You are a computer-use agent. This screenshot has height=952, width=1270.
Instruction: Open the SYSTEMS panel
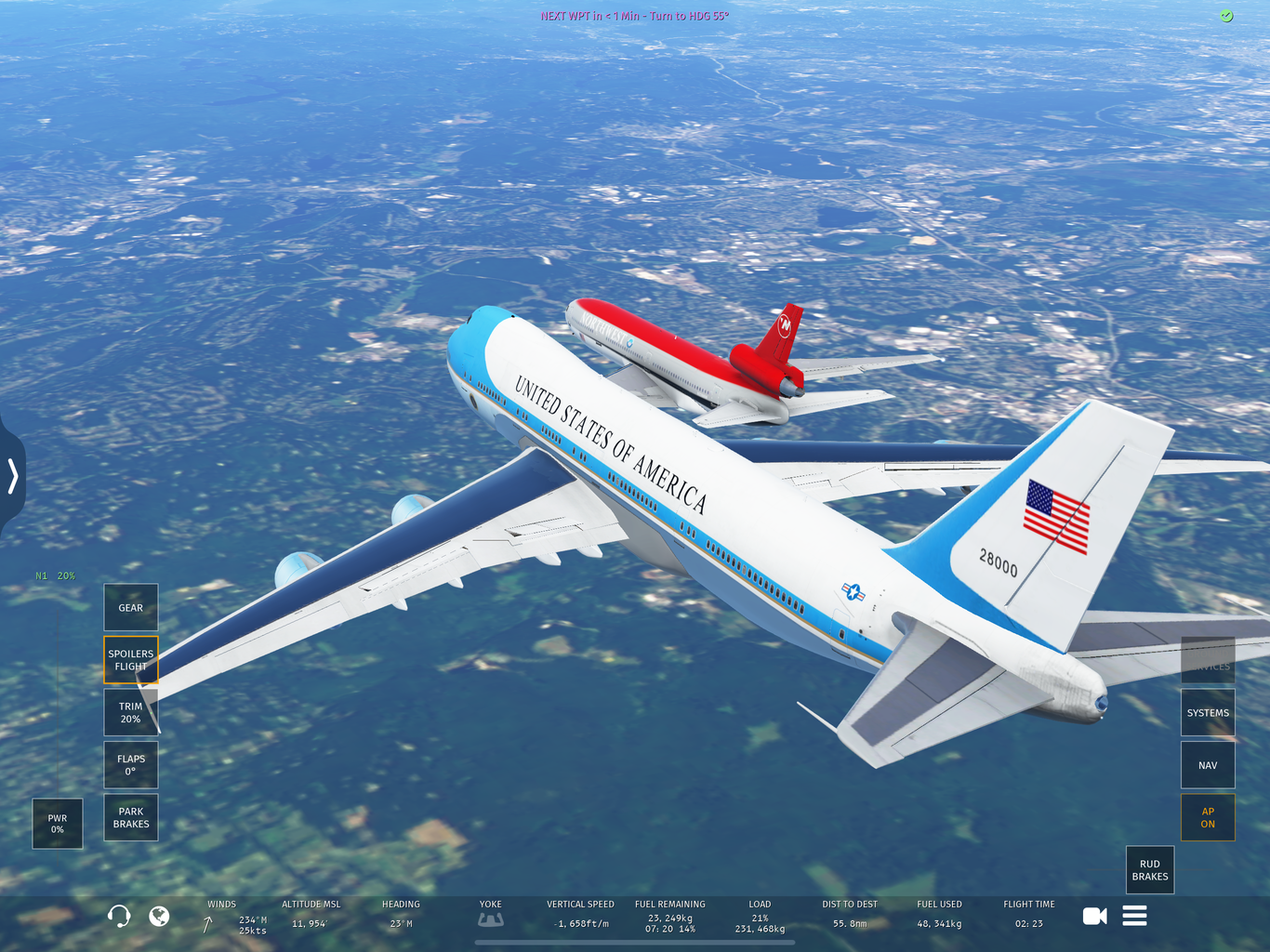point(1208,713)
